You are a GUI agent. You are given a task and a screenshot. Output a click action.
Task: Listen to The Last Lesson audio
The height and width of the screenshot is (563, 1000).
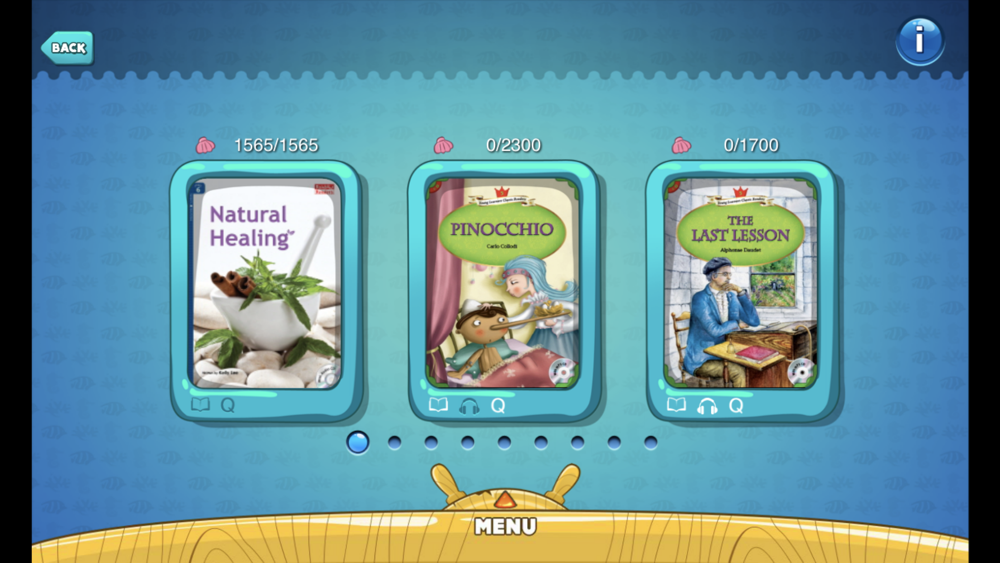tap(707, 406)
